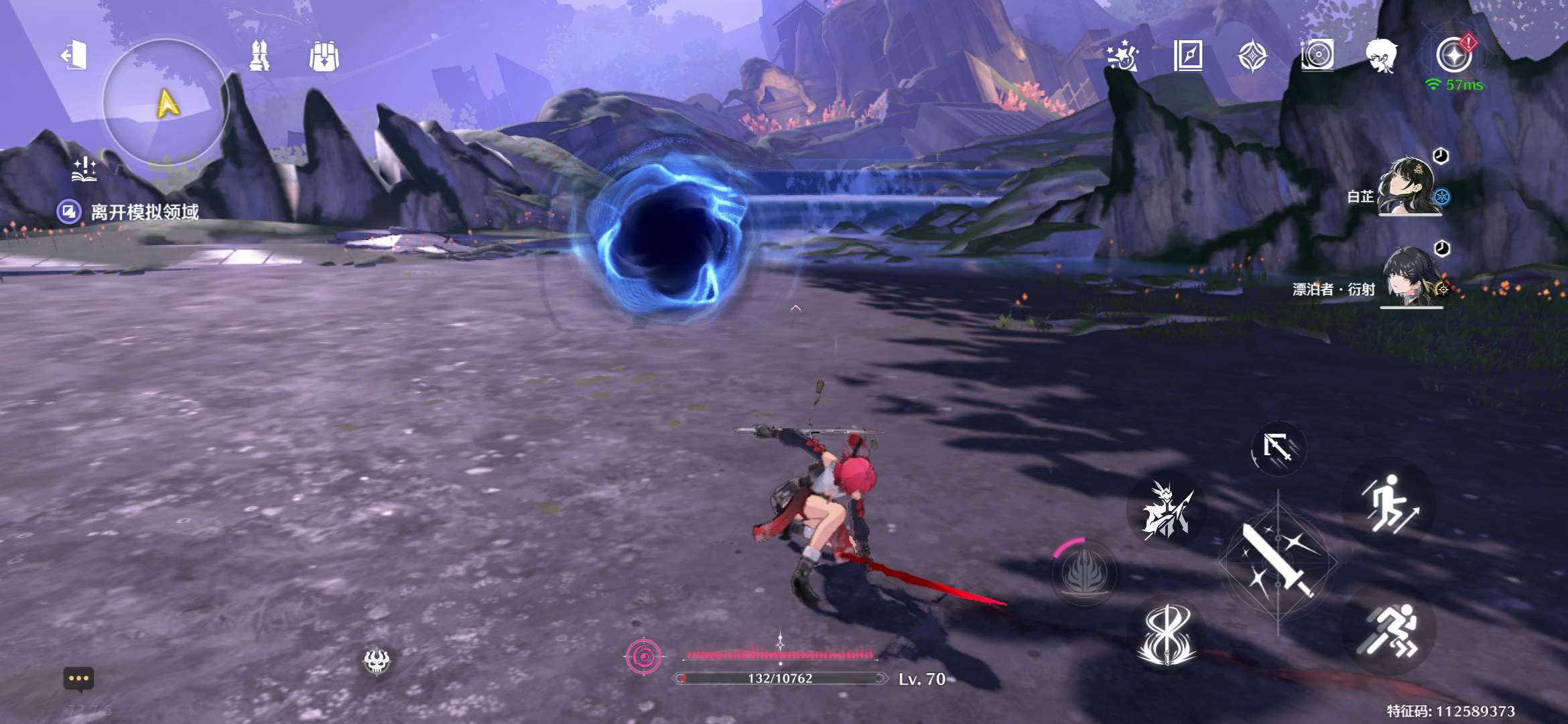This screenshot has width=1568, height=724.
Task: Open the compass journal book
Action: tap(1187, 55)
